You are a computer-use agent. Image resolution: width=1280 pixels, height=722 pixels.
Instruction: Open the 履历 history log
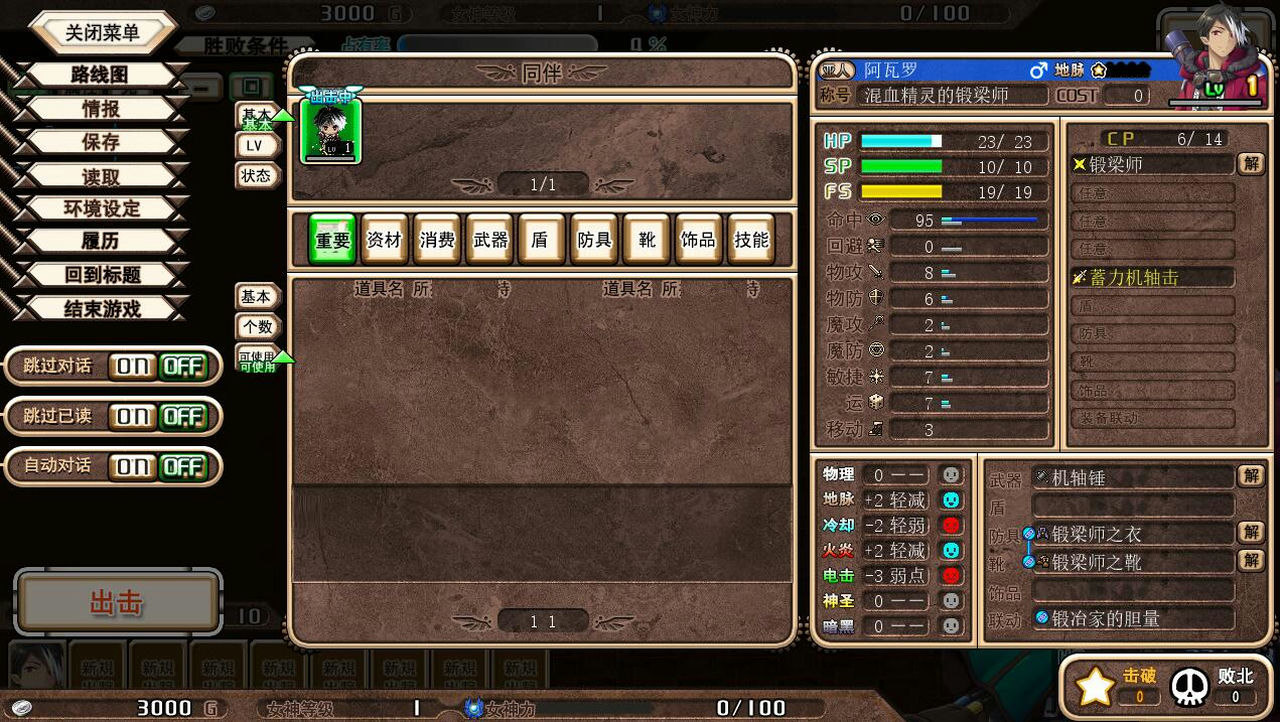pyautogui.click(x=100, y=242)
